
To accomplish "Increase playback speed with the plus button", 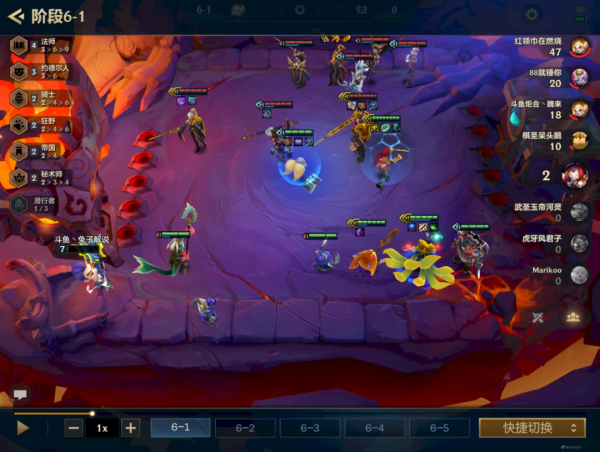I will (130, 427).
